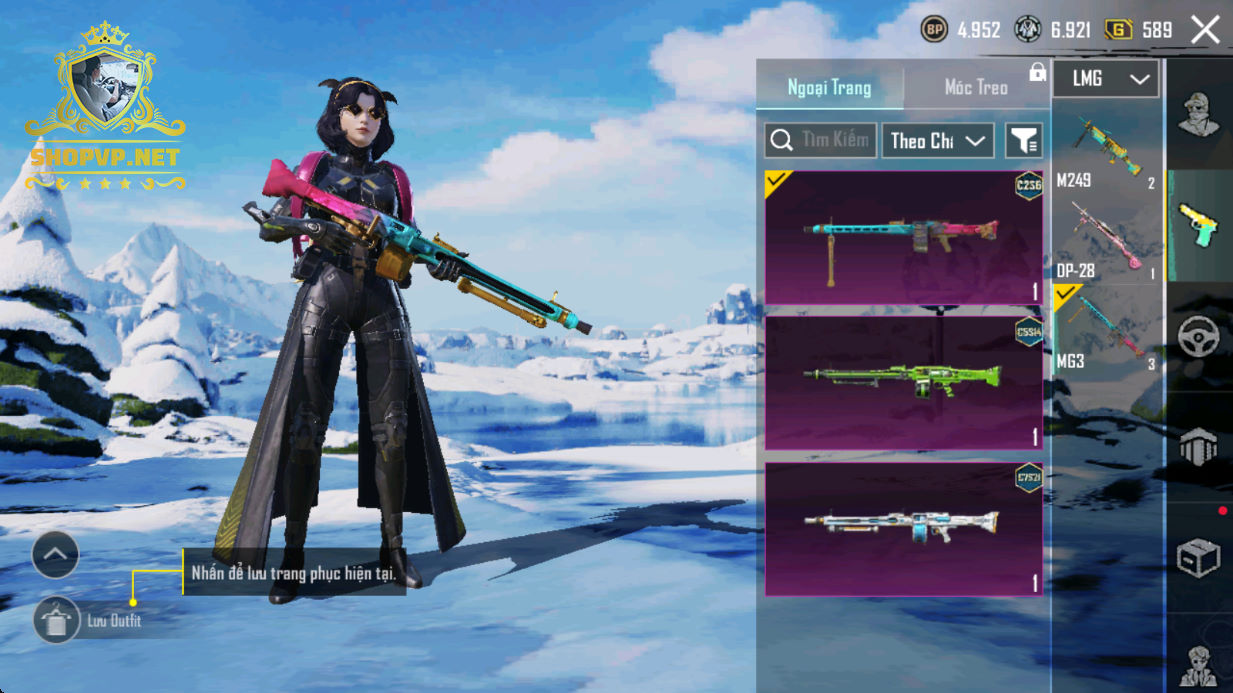Open the Theo Chỉ sort dropdown
The height and width of the screenshot is (693, 1233).
click(937, 141)
